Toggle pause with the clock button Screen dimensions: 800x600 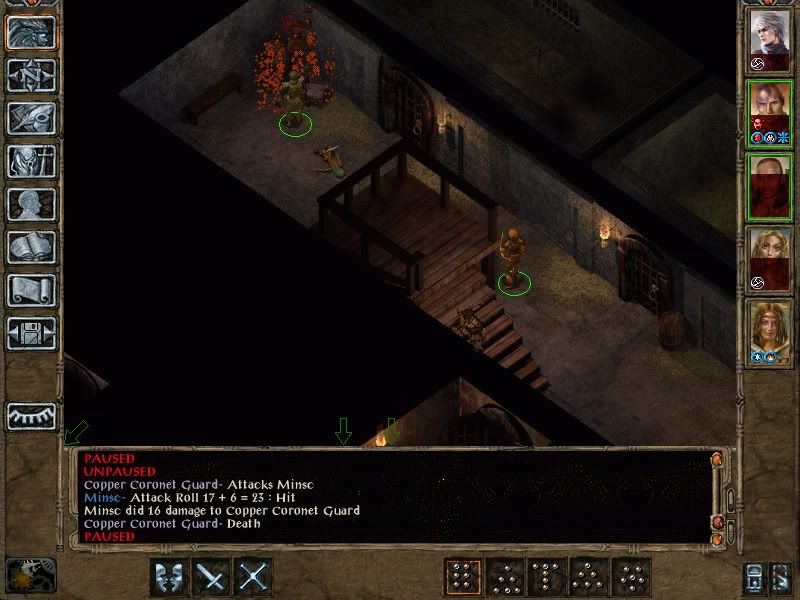[x=30, y=575]
